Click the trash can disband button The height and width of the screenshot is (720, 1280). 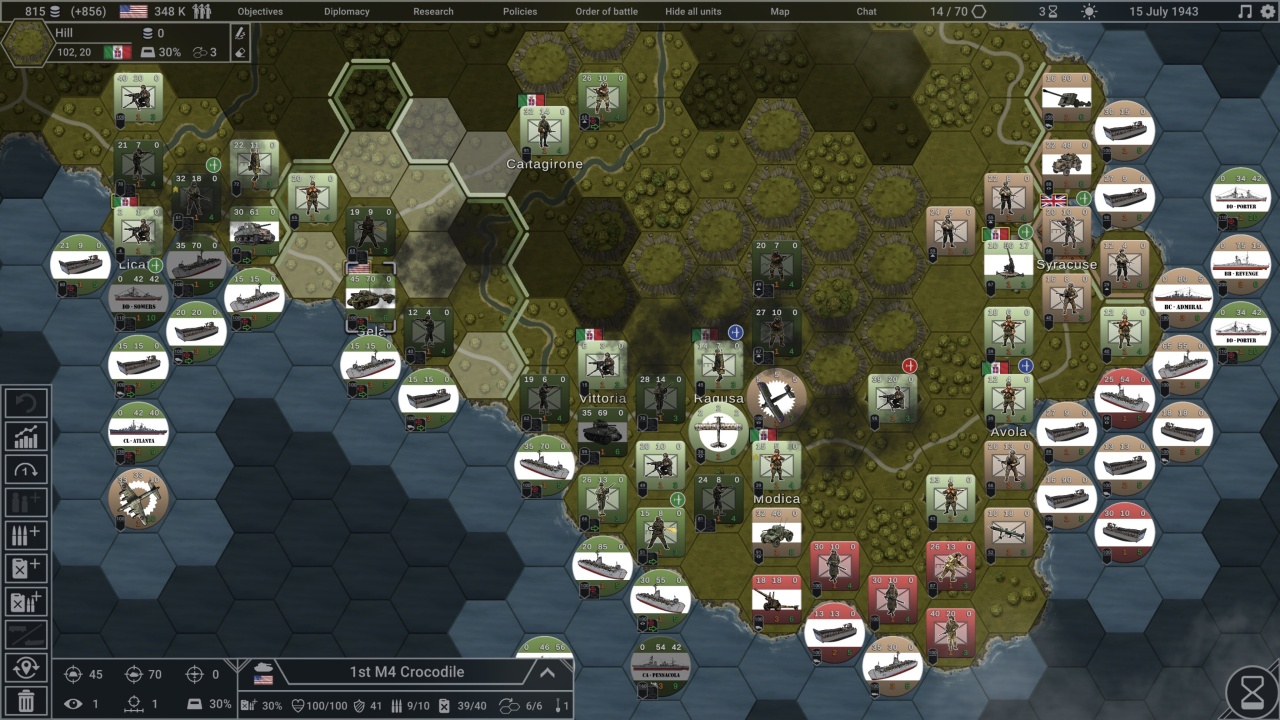tap(27, 701)
